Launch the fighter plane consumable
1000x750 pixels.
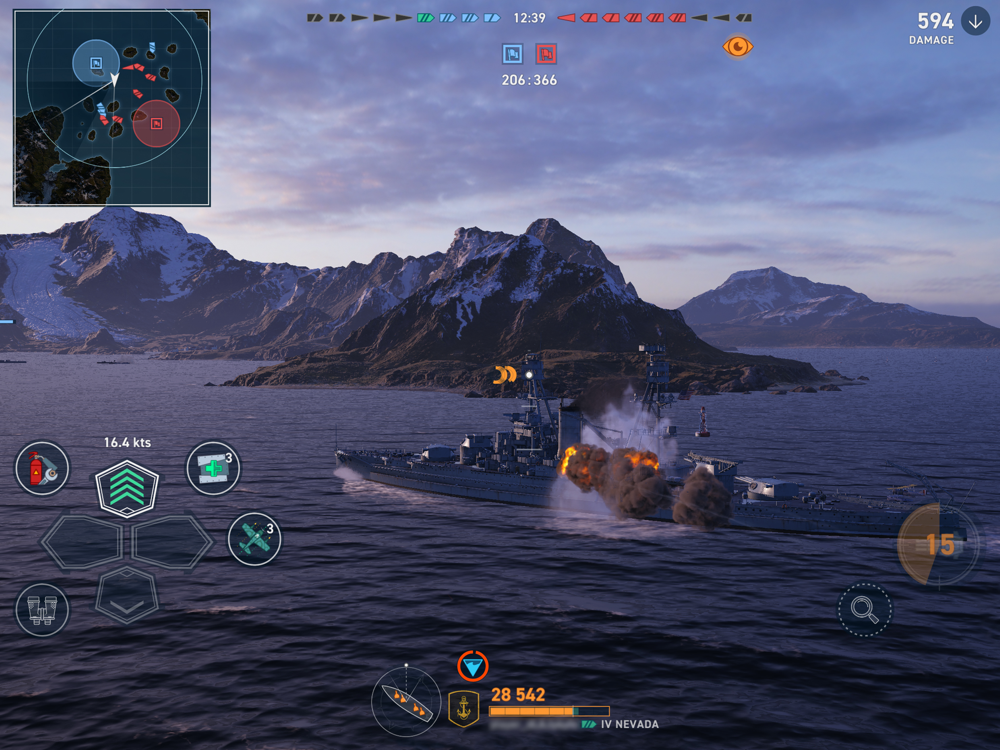pyautogui.click(x=254, y=539)
